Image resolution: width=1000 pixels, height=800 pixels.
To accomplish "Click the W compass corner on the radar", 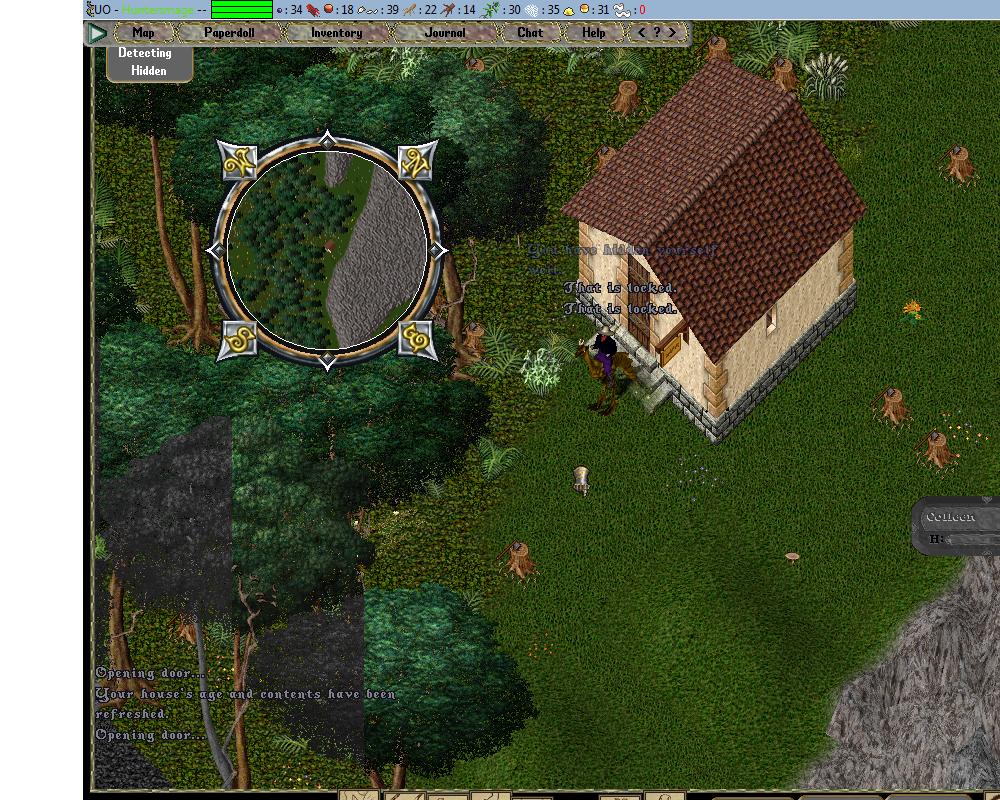I will 238,161.
